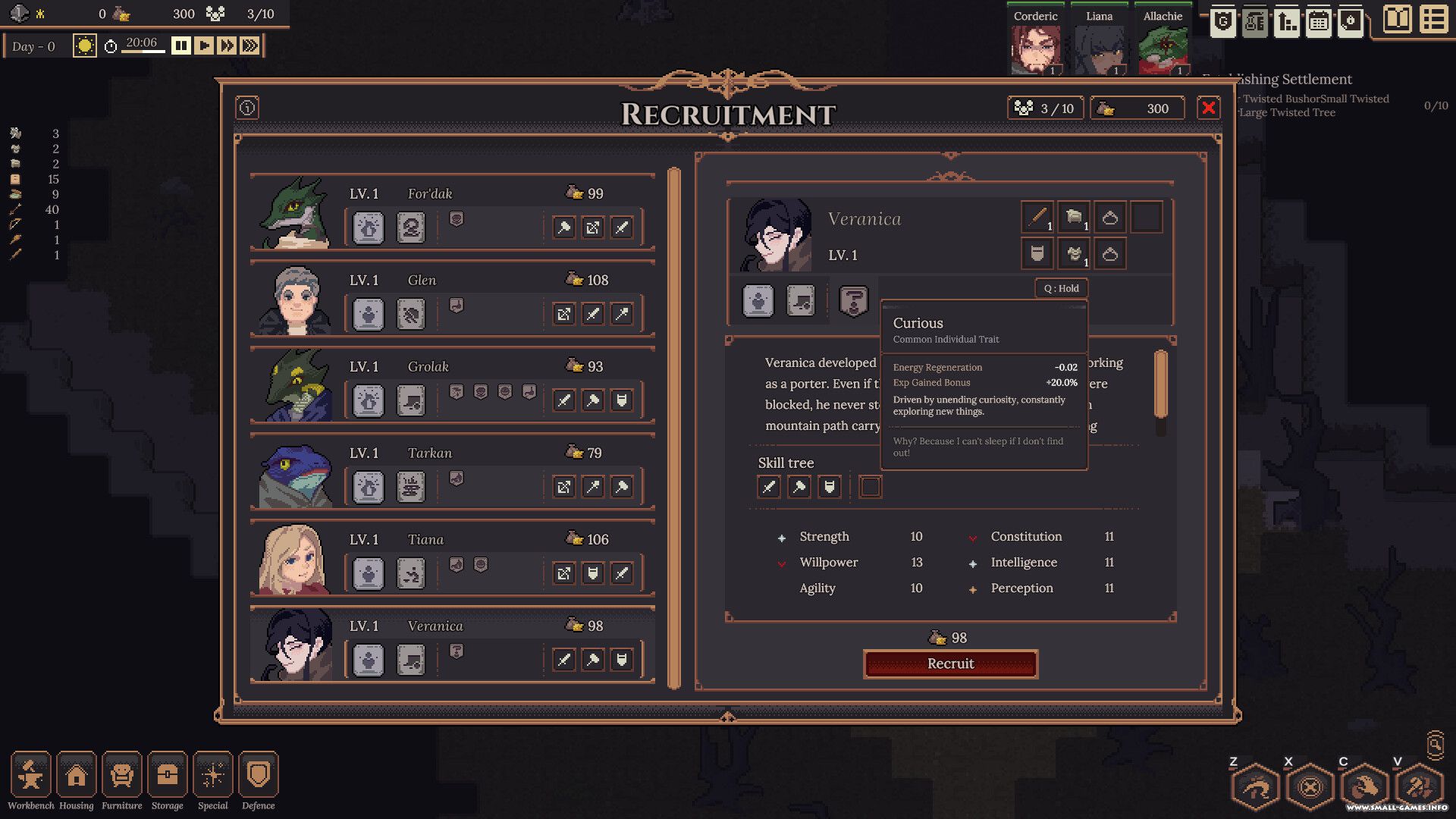Open the Special build category

pyautogui.click(x=213, y=775)
